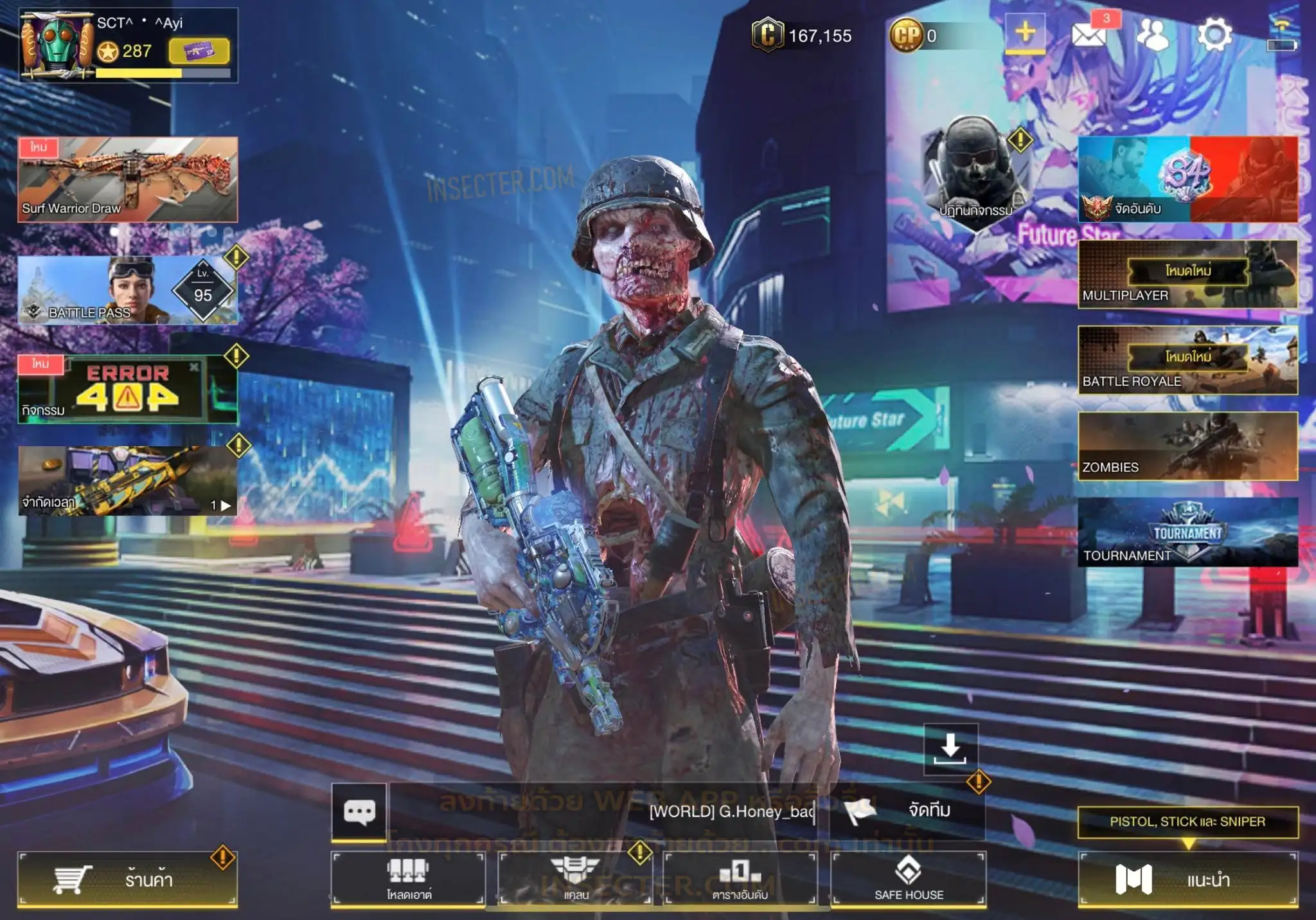
Task: Open the ERROR 404 event banner
Action: pyautogui.click(x=127, y=390)
